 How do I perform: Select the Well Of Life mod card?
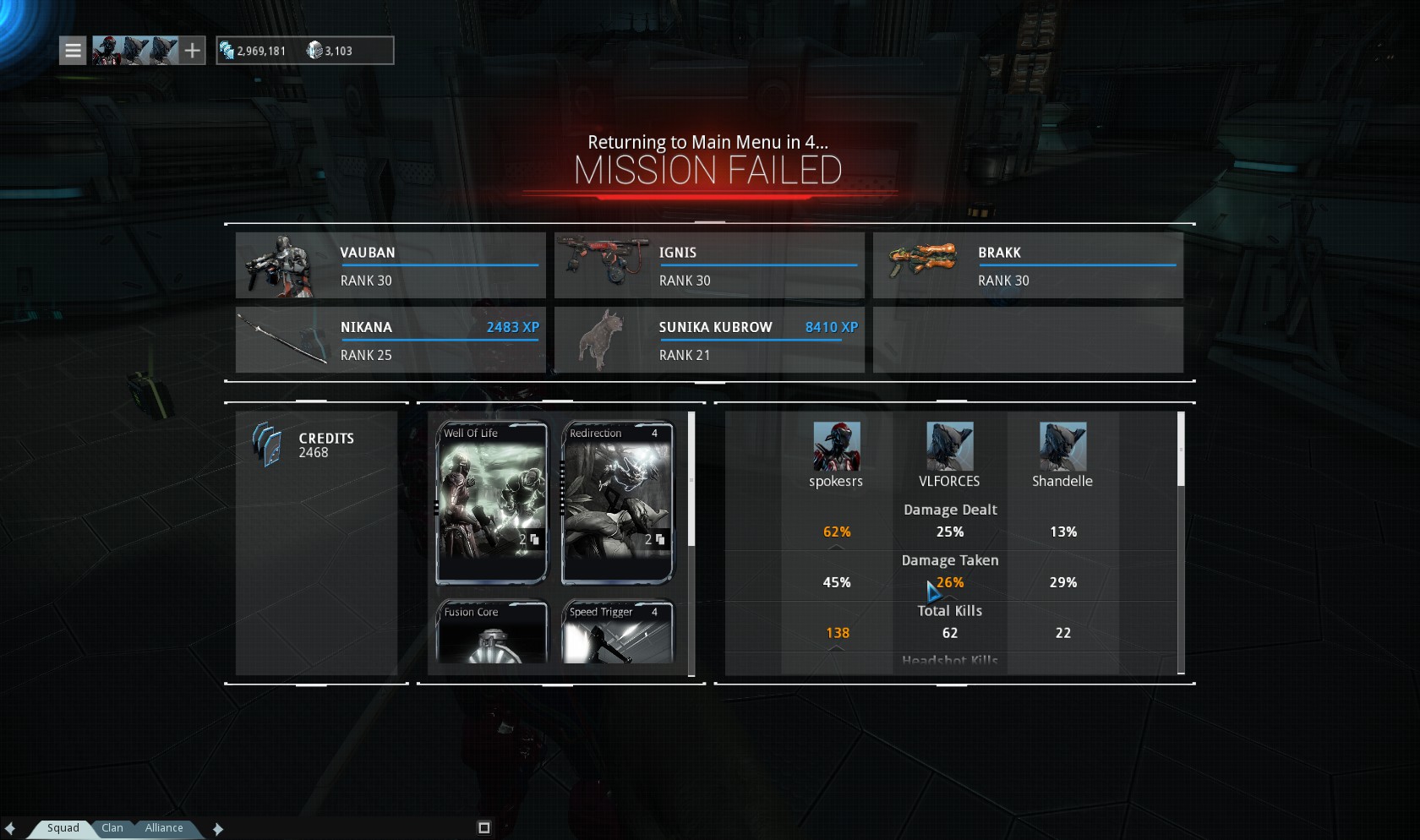[x=491, y=502]
